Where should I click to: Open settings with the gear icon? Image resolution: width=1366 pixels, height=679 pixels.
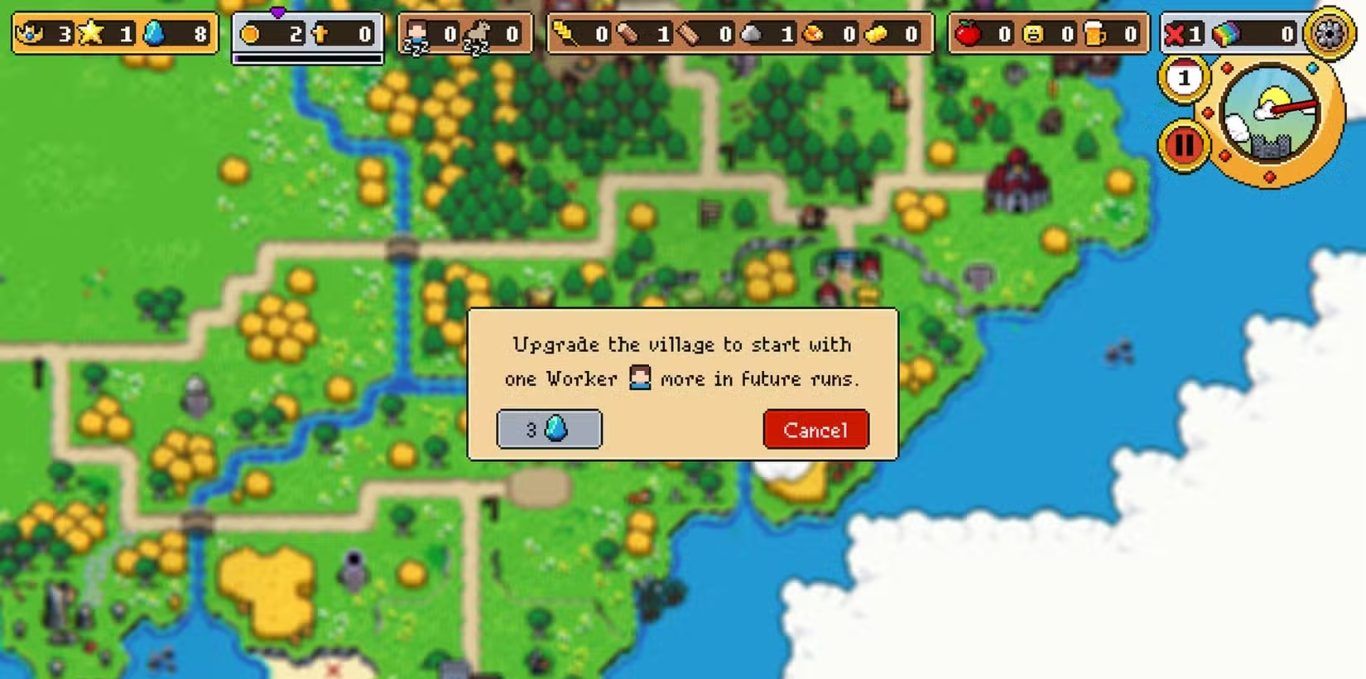point(1330,33)
